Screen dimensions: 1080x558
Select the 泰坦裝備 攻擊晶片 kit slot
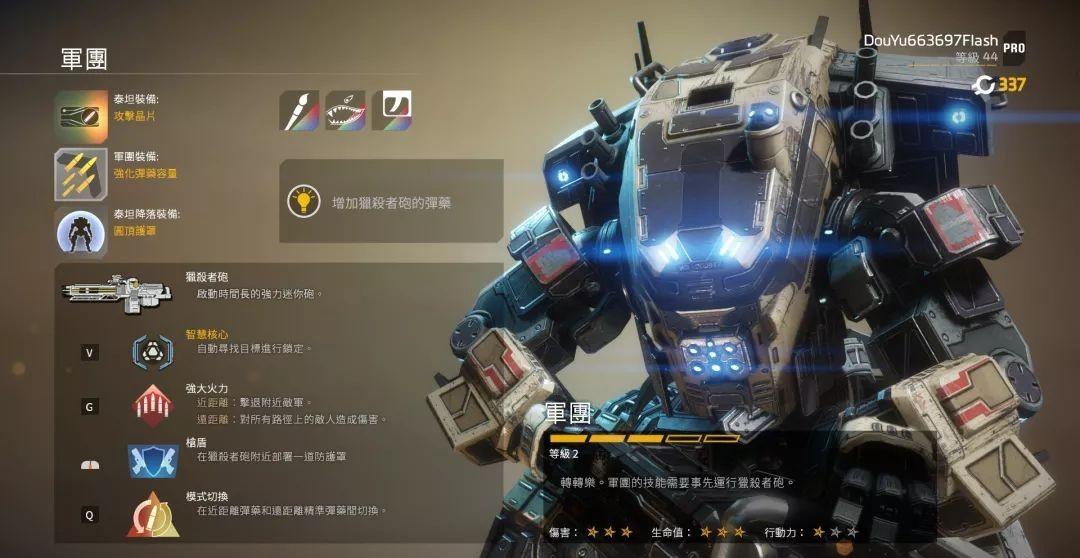point(81,116)
